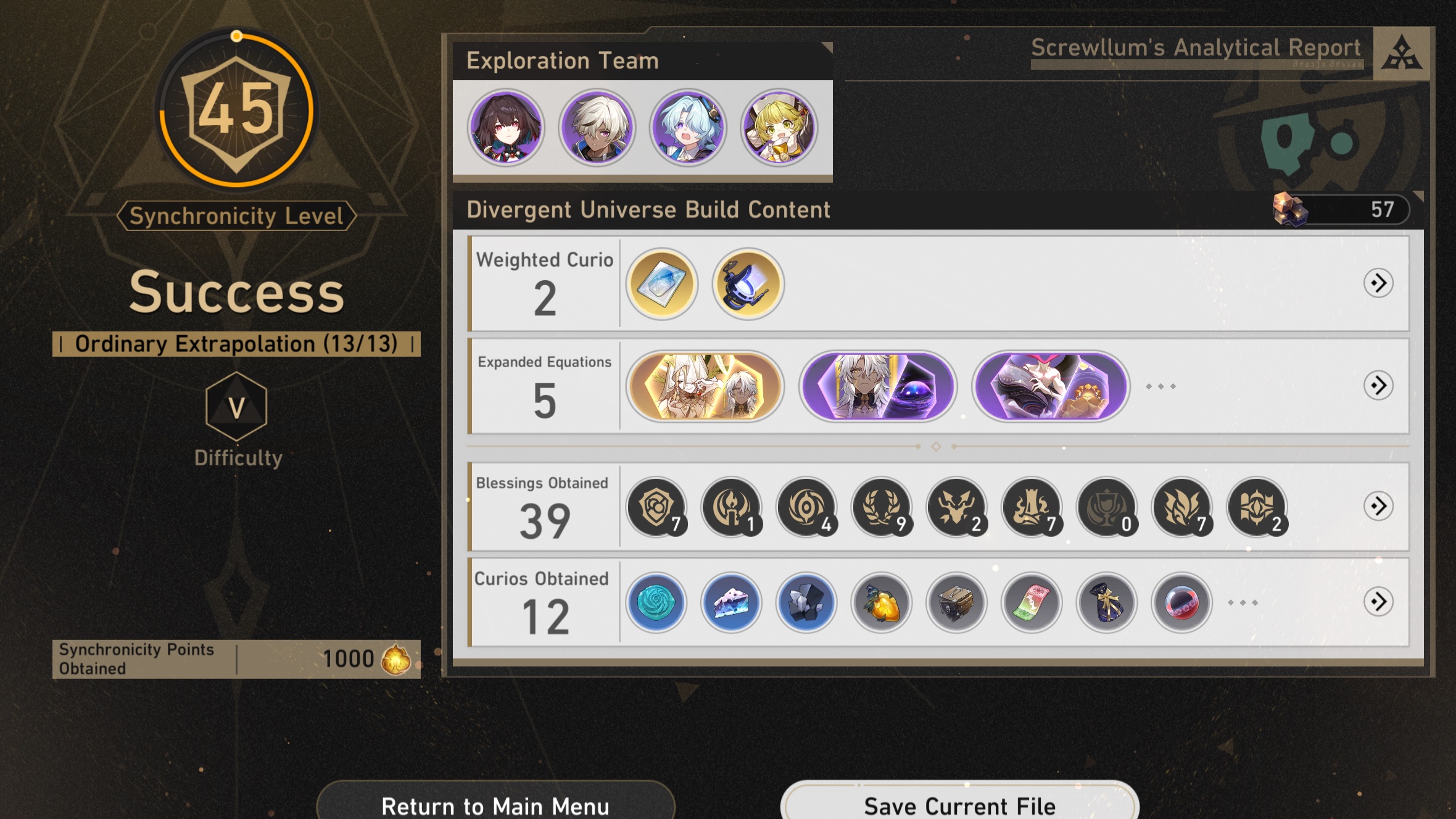The width and height of the screenshot is (1456, 819).
Task: Open the Propagation blessing icon showing 7
Action: tap(1182, 507)
